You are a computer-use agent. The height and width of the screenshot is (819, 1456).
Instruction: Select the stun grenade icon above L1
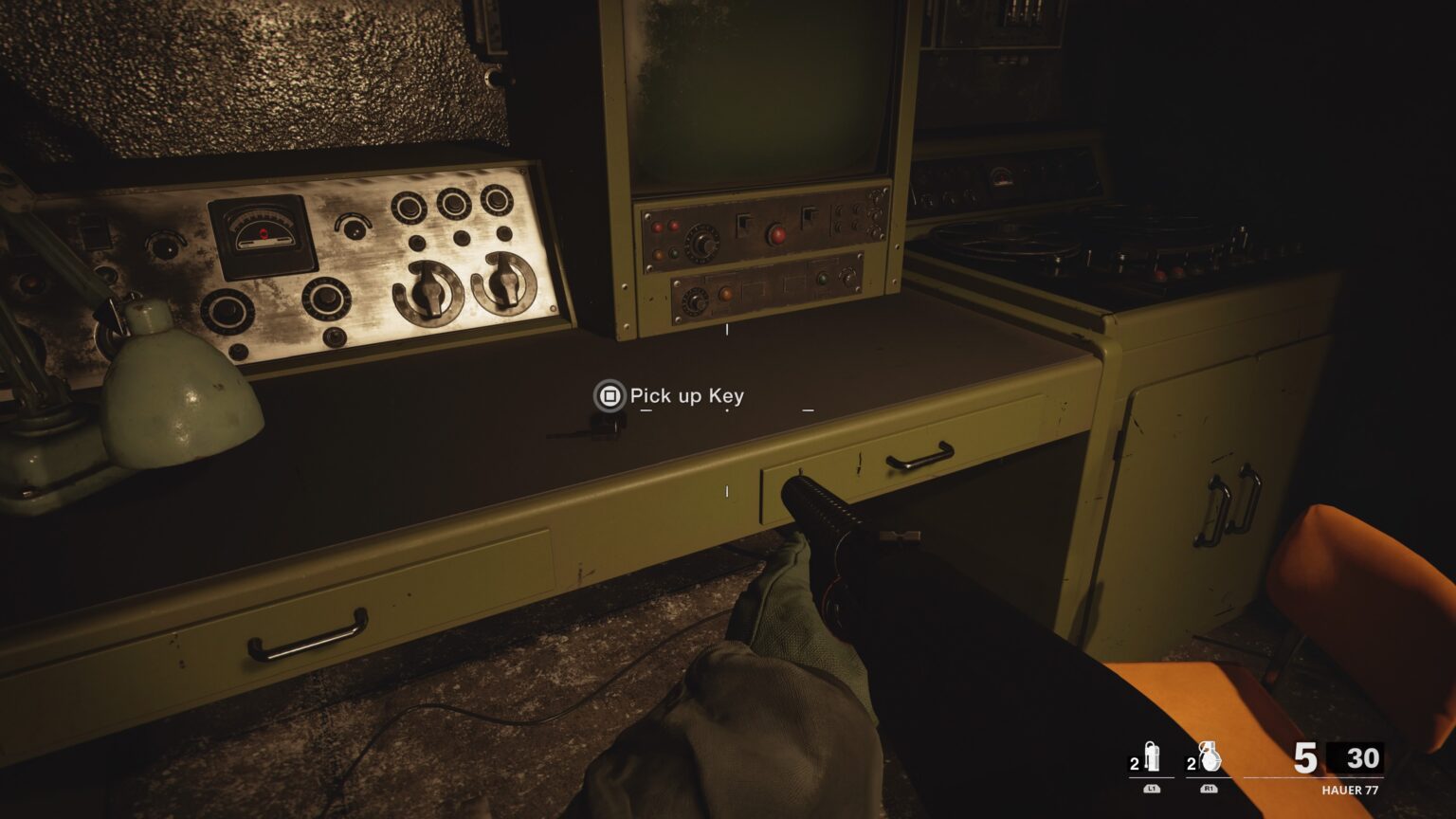point(1152,756)
